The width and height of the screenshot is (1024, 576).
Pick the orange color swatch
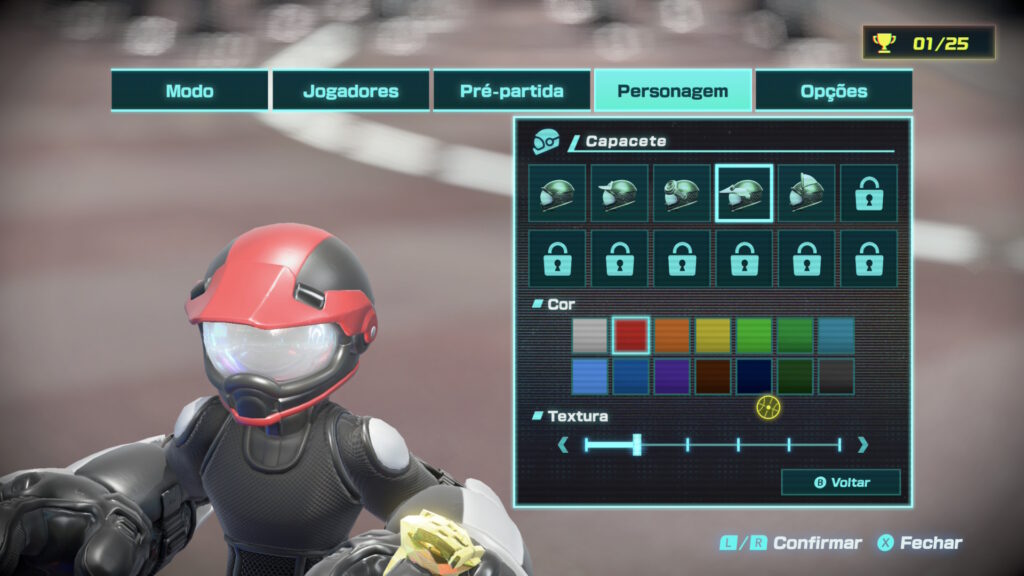coord(672,335)
